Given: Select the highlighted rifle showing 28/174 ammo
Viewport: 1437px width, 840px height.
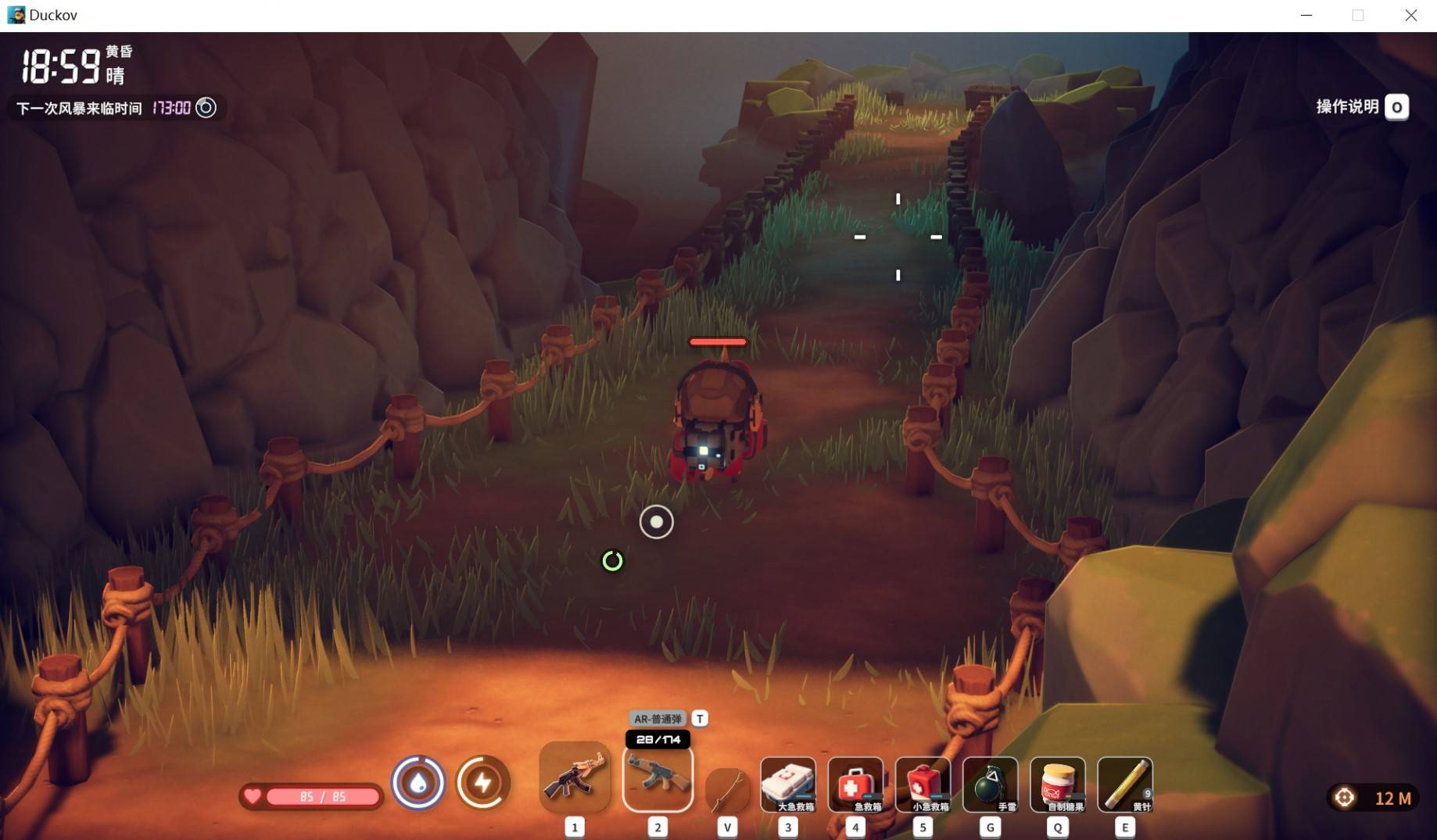Looking at the screenshot, I should point(658,778).
